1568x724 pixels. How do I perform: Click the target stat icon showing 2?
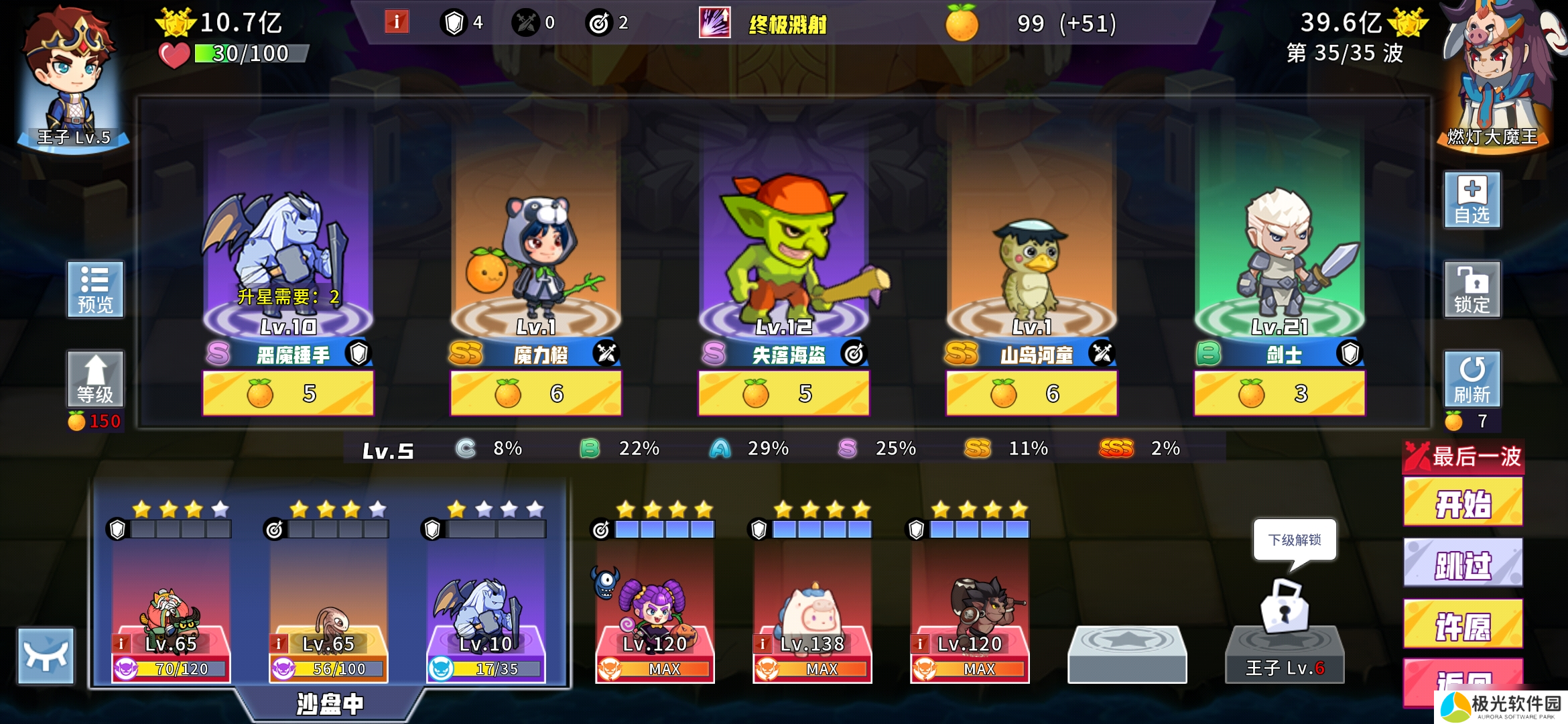click(602, 21)
